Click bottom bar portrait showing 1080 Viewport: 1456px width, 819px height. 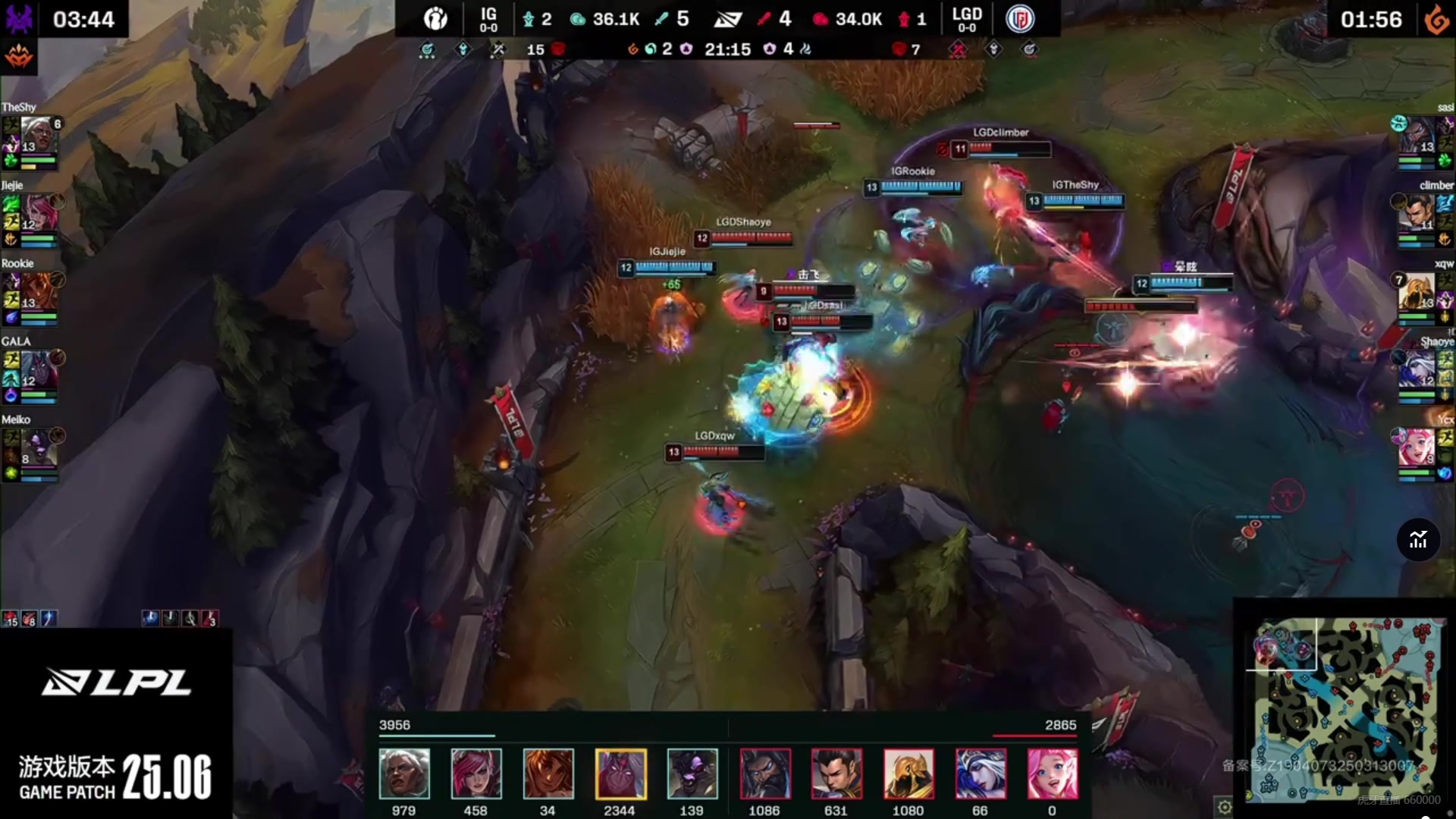click(x=908, y=773)
